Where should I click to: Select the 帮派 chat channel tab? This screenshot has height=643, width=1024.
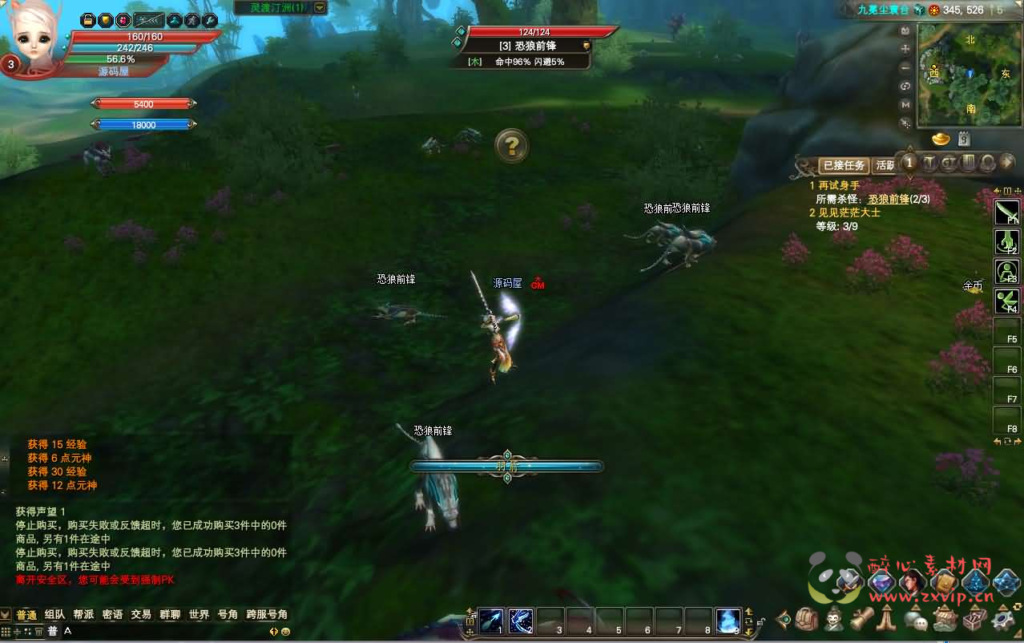coord(83,614)
